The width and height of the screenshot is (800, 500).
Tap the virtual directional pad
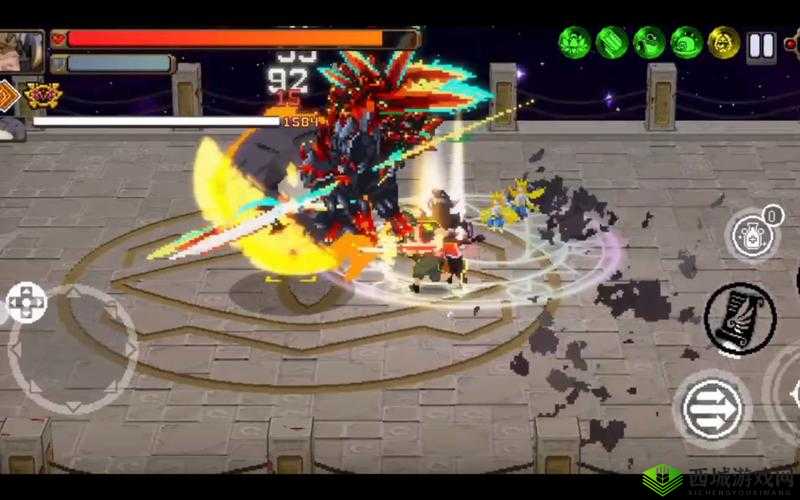tap(25, 302)
